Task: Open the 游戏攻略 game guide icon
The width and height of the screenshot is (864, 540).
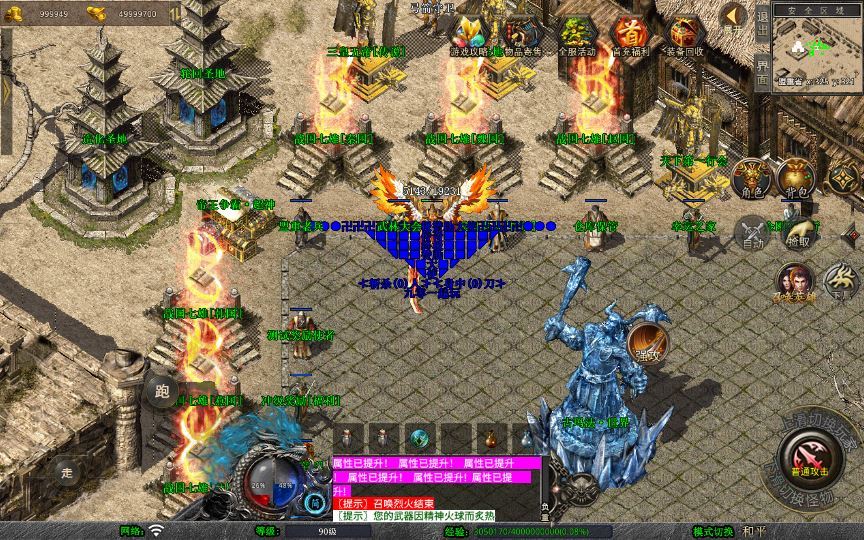Action: pos(469,36)
